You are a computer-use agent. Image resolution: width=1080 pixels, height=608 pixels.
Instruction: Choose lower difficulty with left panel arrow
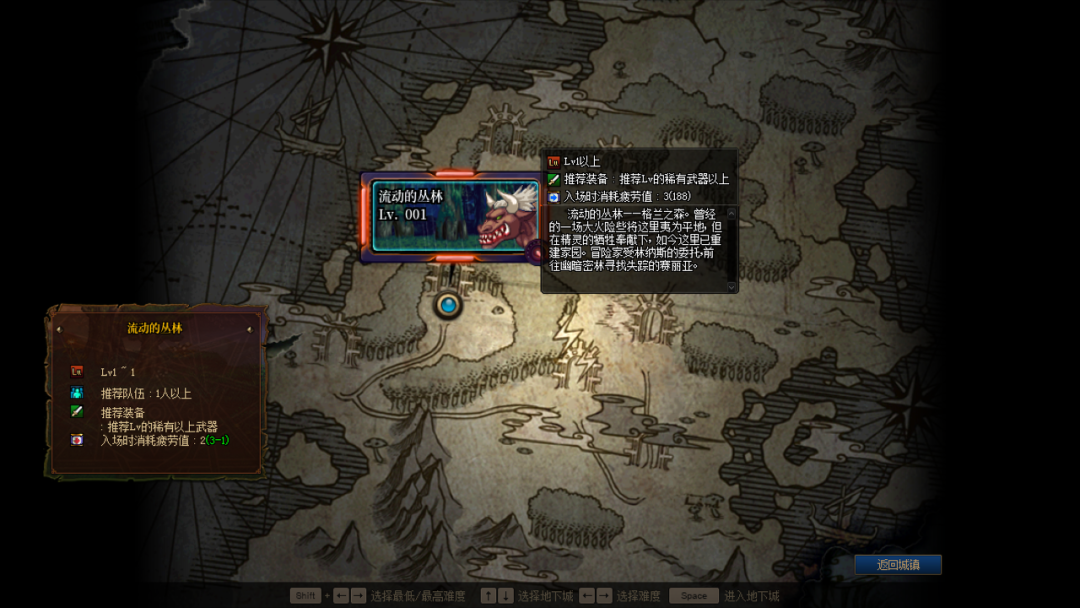pos(59,329)
